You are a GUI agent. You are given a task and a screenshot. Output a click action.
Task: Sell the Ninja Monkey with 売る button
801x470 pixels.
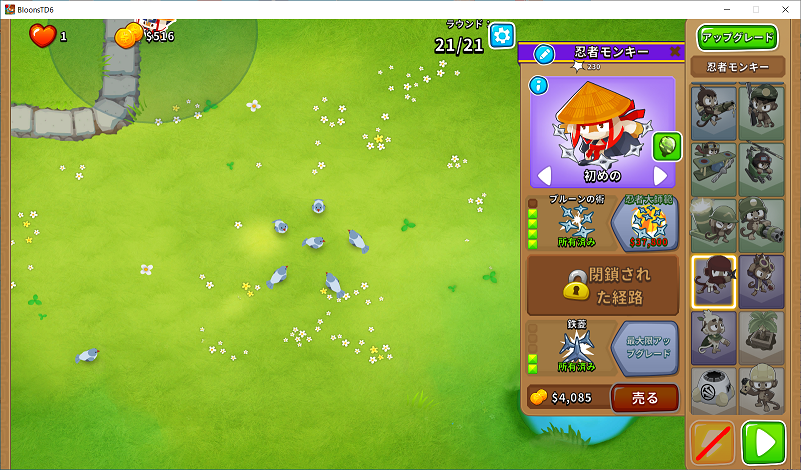(x=644, y=398)
